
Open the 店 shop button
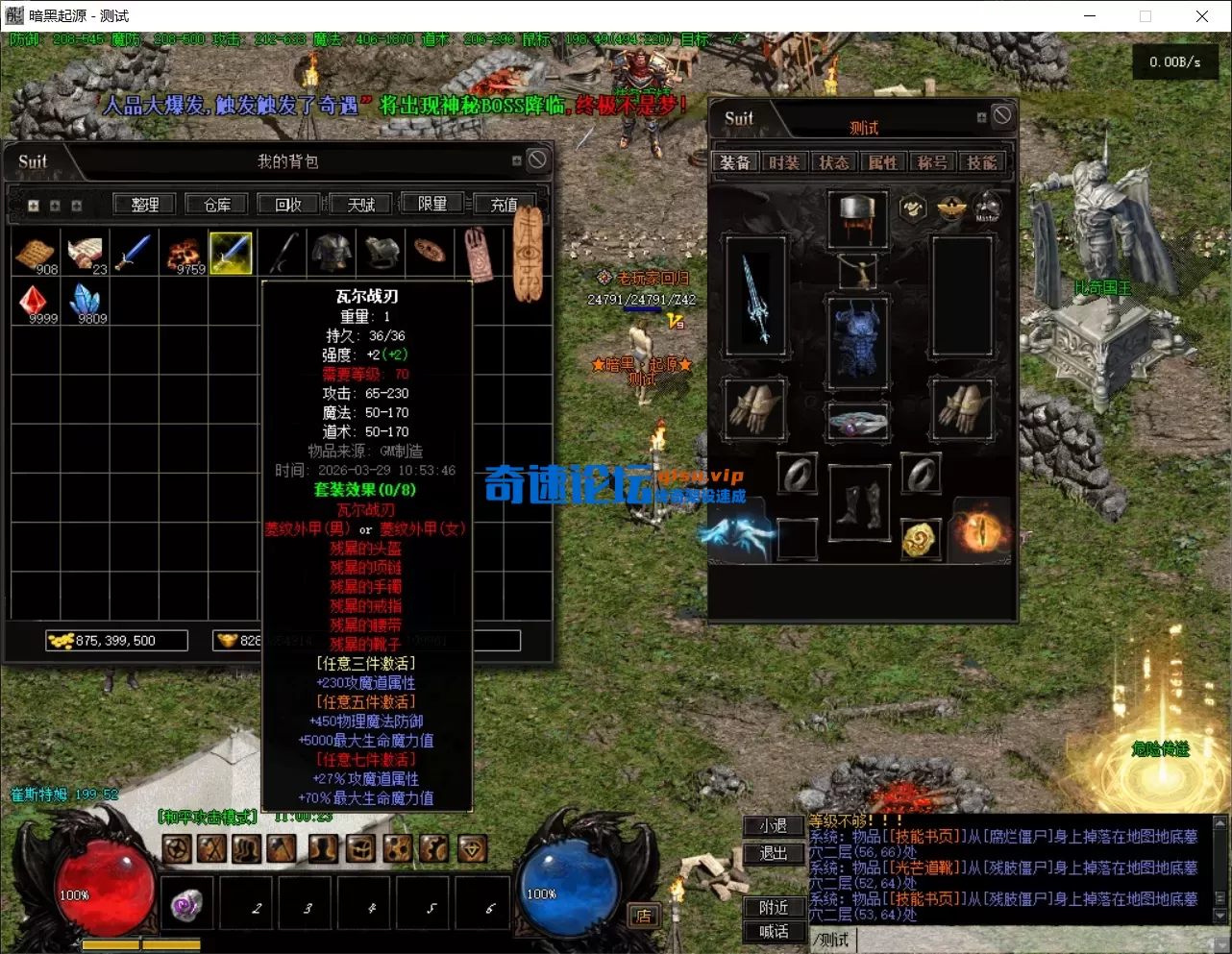point(643,916)
